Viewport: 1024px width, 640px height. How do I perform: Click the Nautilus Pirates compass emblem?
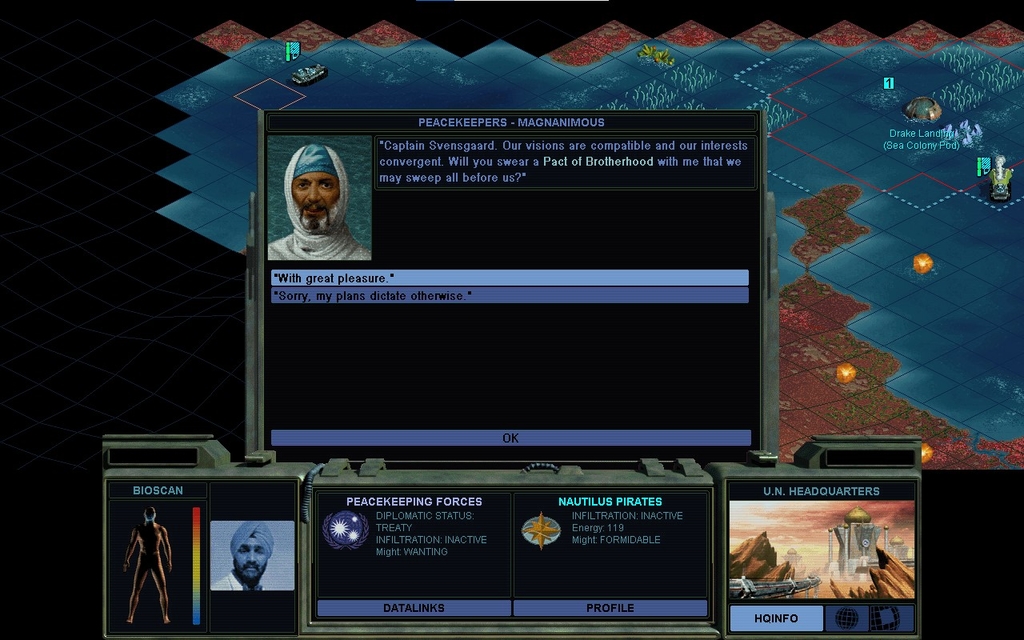pyautogui.click(x=540, y=530)
